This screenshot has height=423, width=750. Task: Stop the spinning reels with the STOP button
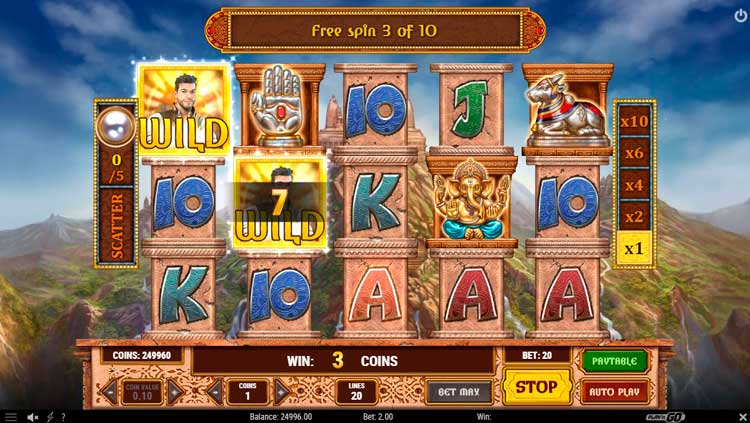pos(536,386)
